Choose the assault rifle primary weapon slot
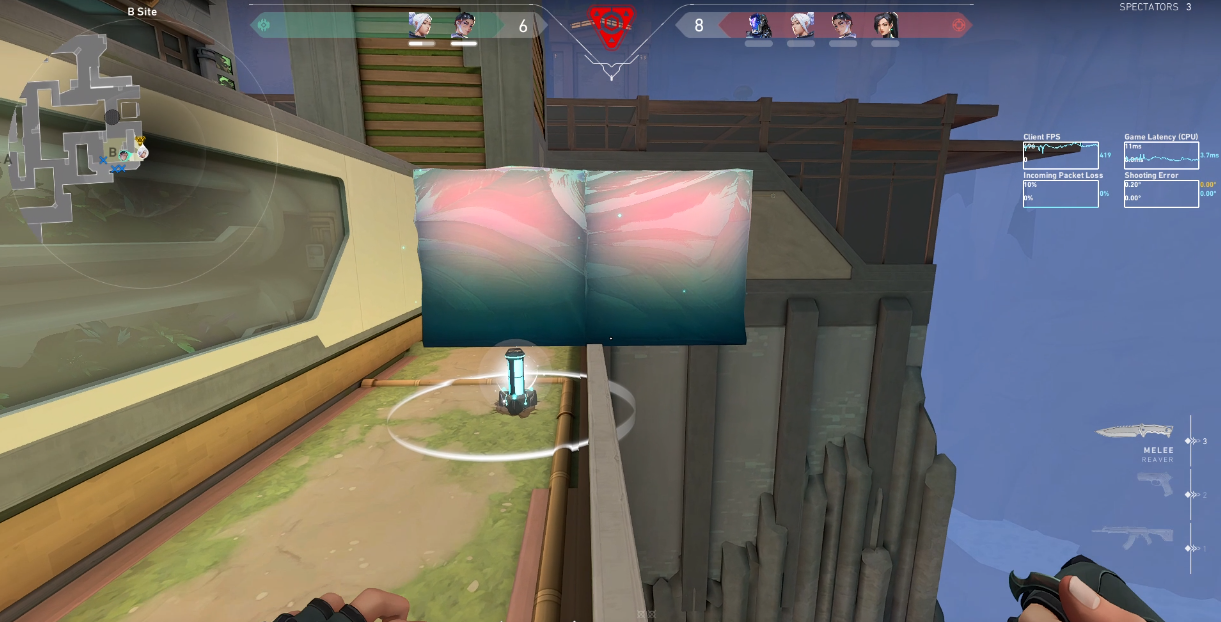The image size is (1221, 622). [x=1133, y=538]
